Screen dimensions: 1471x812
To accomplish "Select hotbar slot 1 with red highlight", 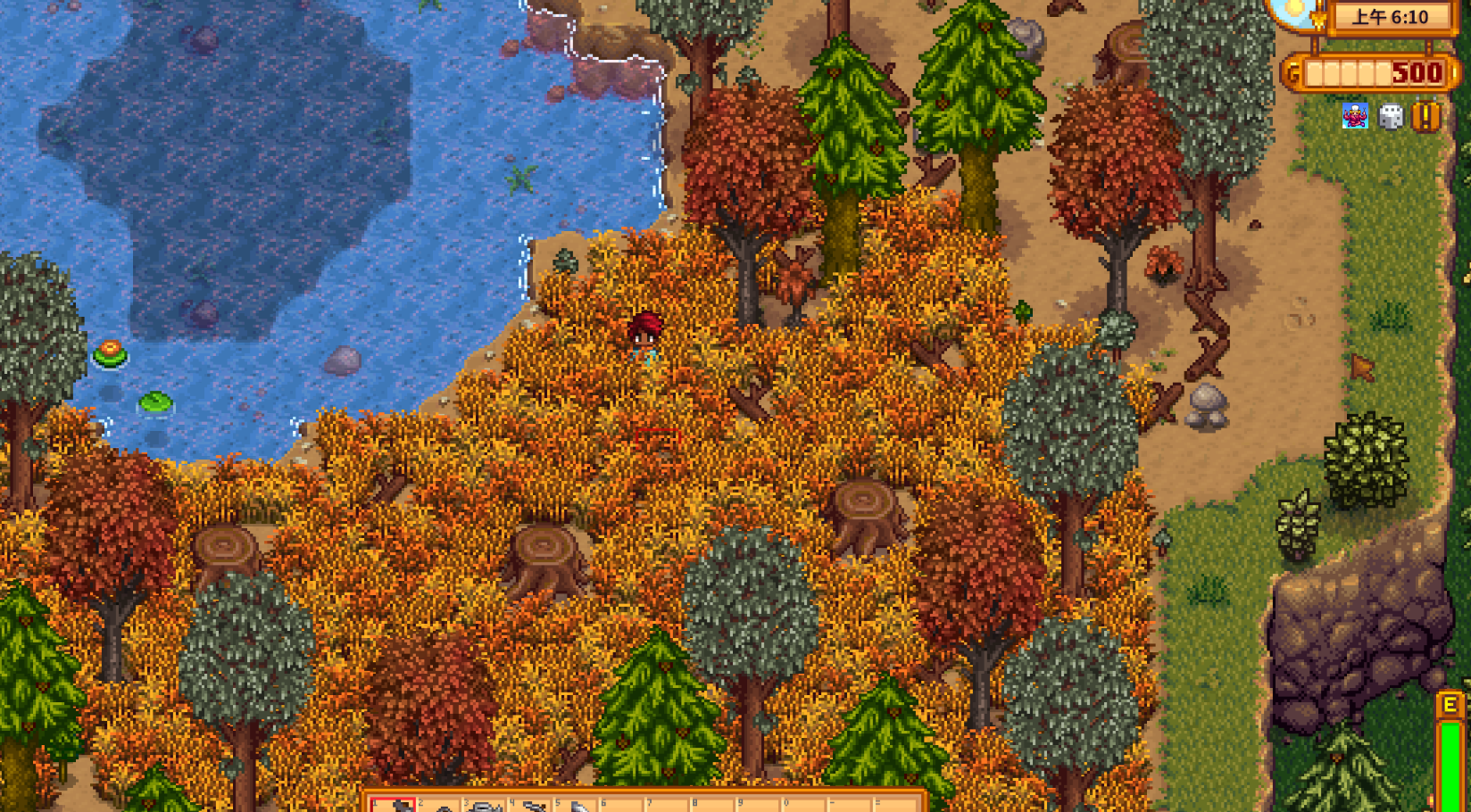I will click(394, 805).
